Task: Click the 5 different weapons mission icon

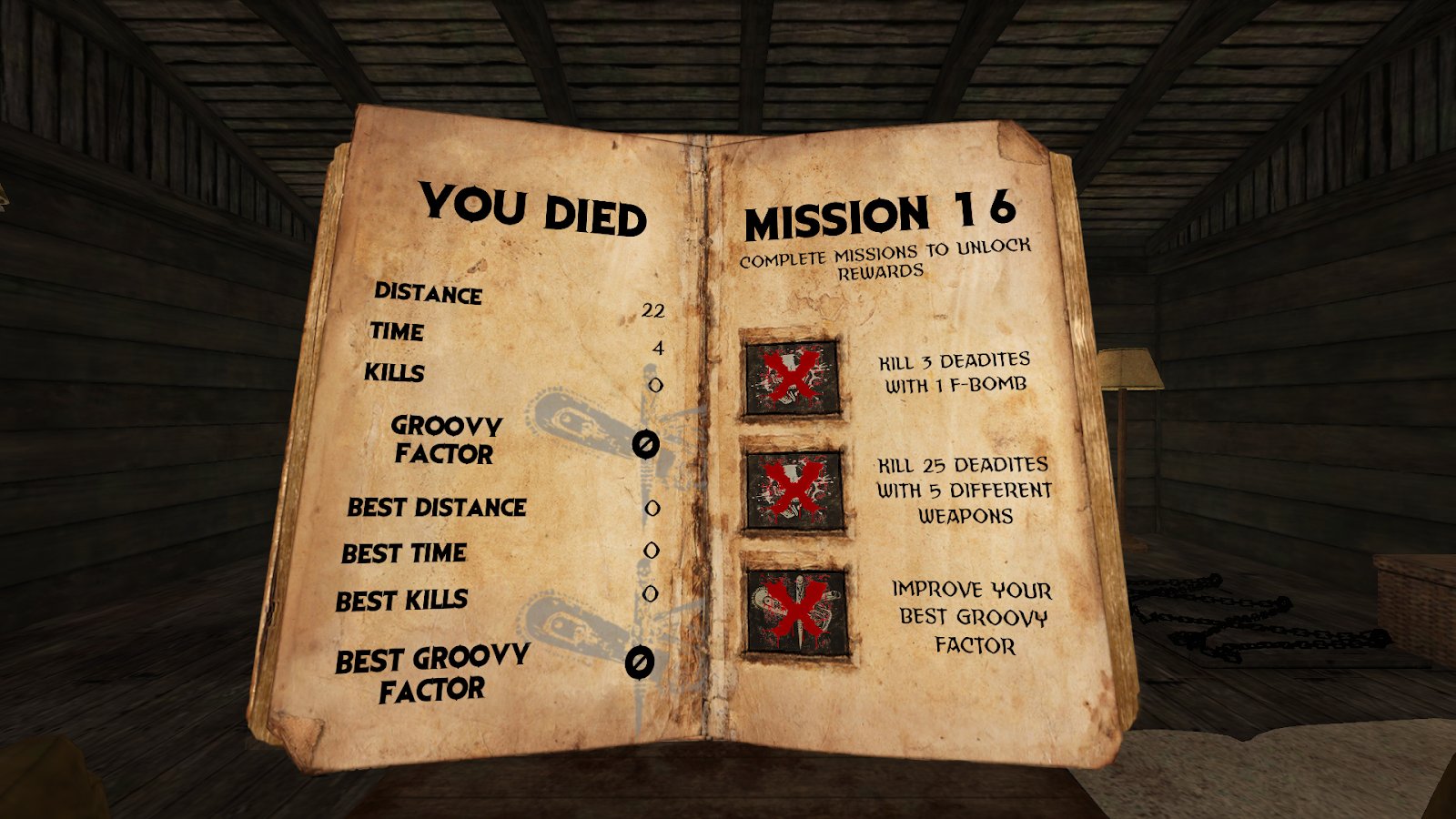Action: (x=794, y=491)
